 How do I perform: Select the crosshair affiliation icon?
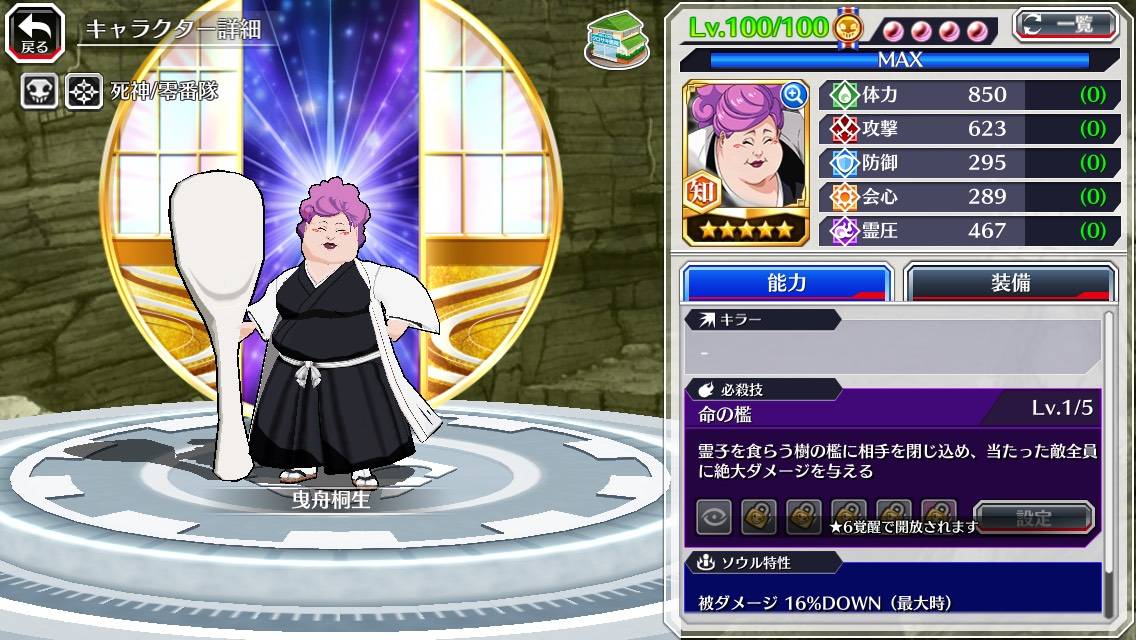[84, 92]
